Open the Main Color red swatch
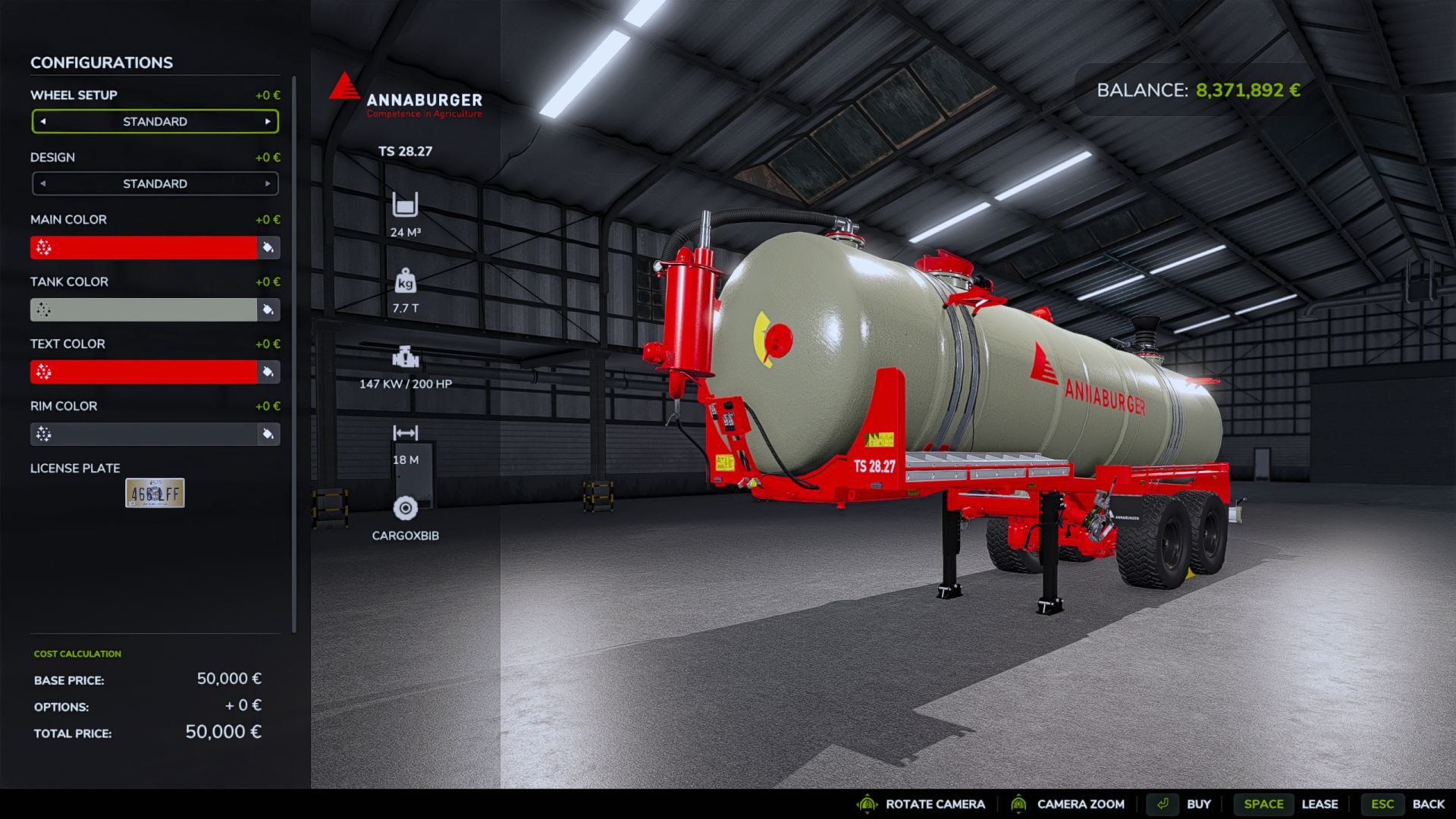The width and height of the screenshot is (1456, 819). pyautogui.click(x=144, y=247)
